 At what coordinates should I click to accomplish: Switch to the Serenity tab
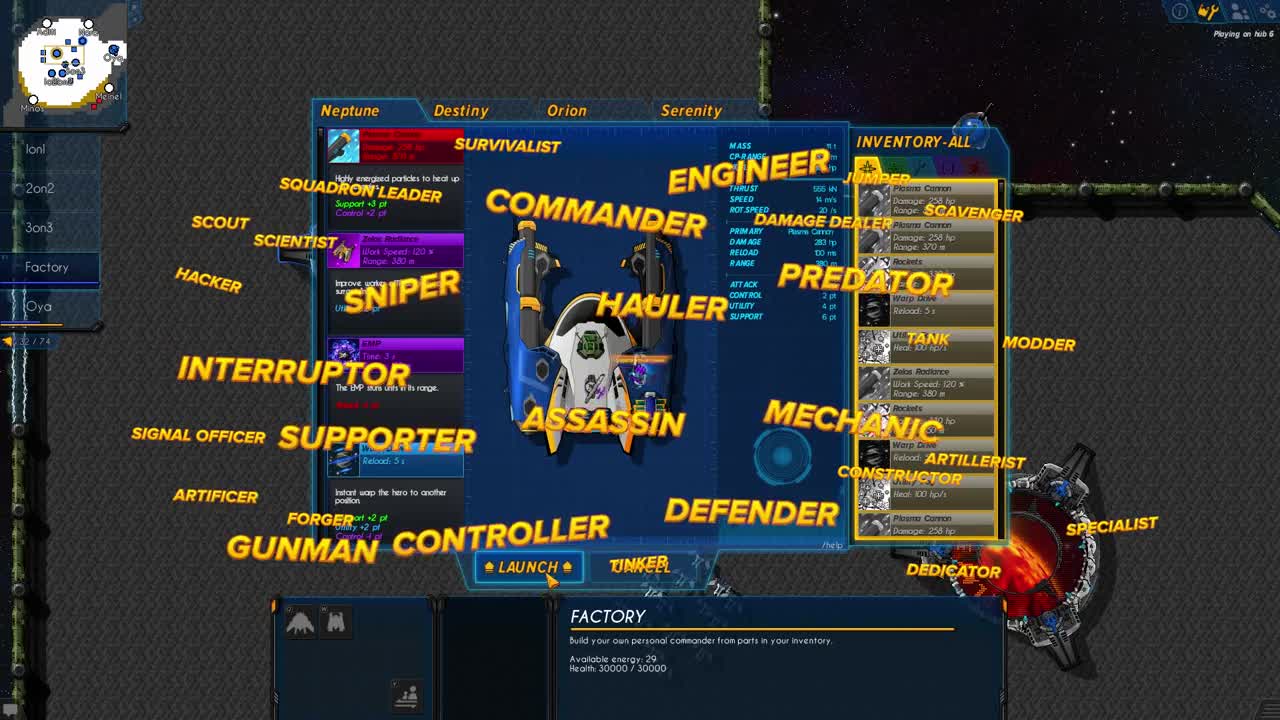(691, 110)
